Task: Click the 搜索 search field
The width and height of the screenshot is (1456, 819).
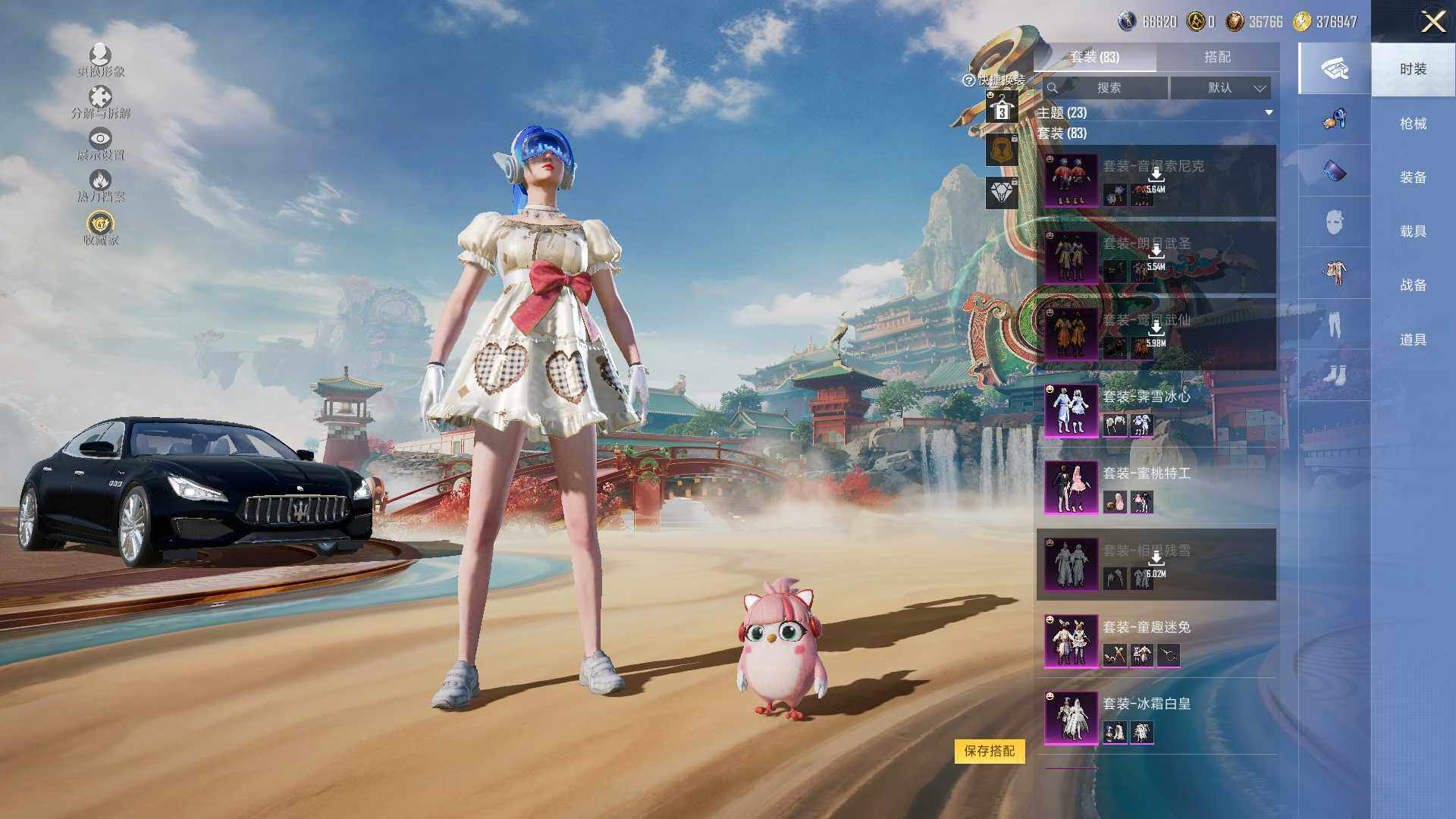Action: click(1106, 88)
